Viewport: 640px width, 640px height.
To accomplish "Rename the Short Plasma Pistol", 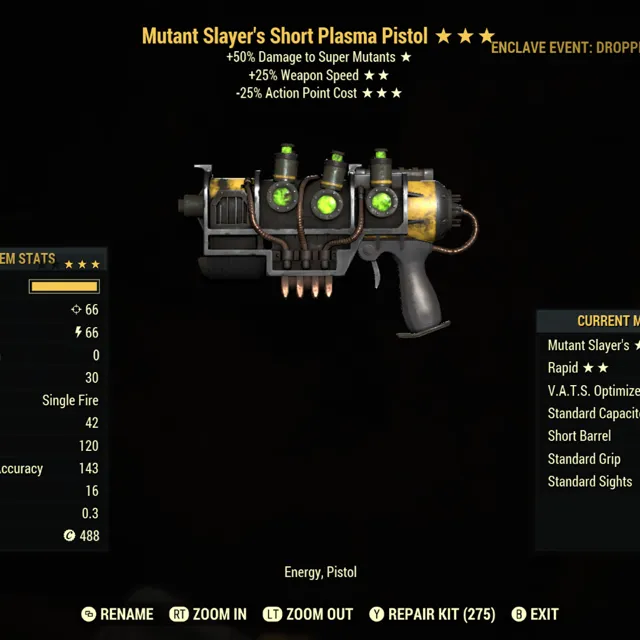I will 117,614.
